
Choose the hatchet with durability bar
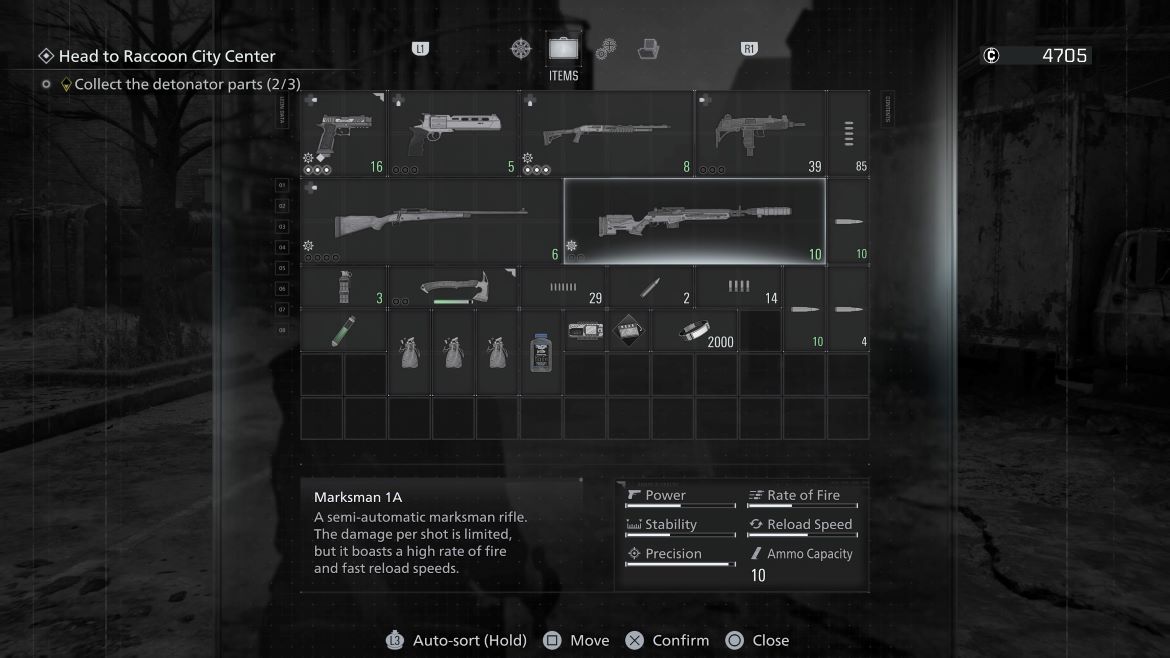point(453,287)
